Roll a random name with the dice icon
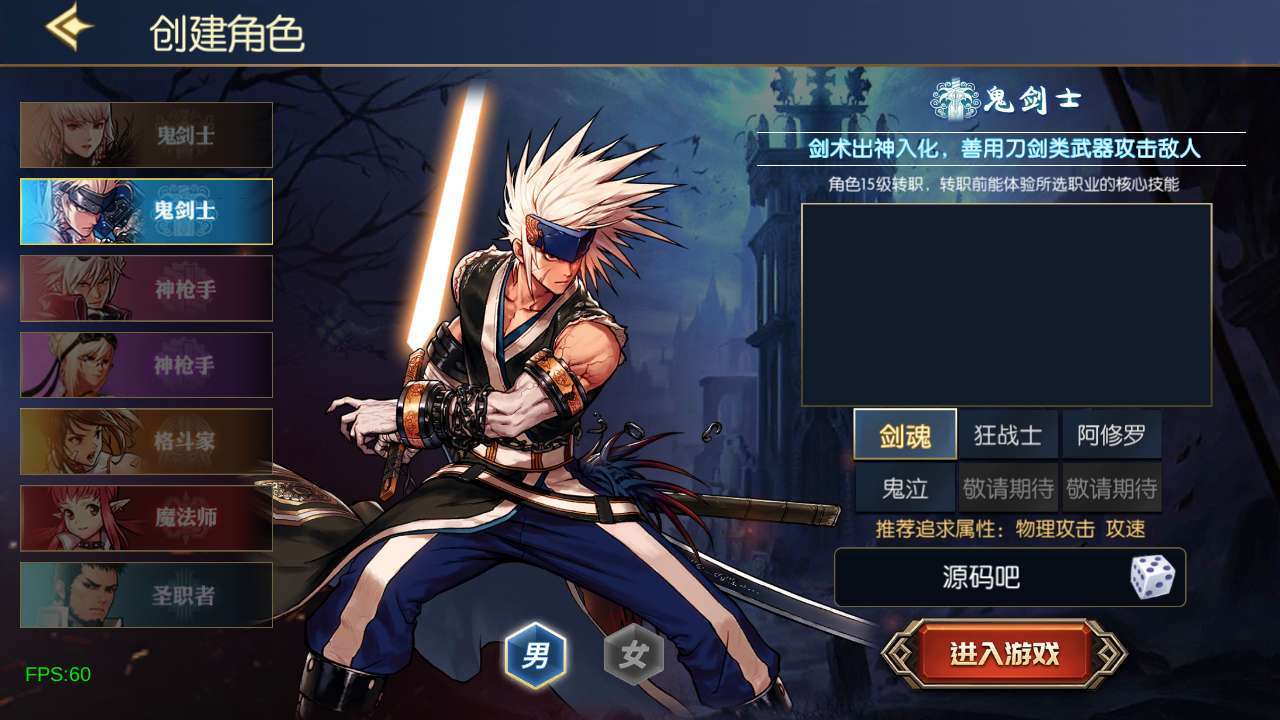 coord(1152,578)
